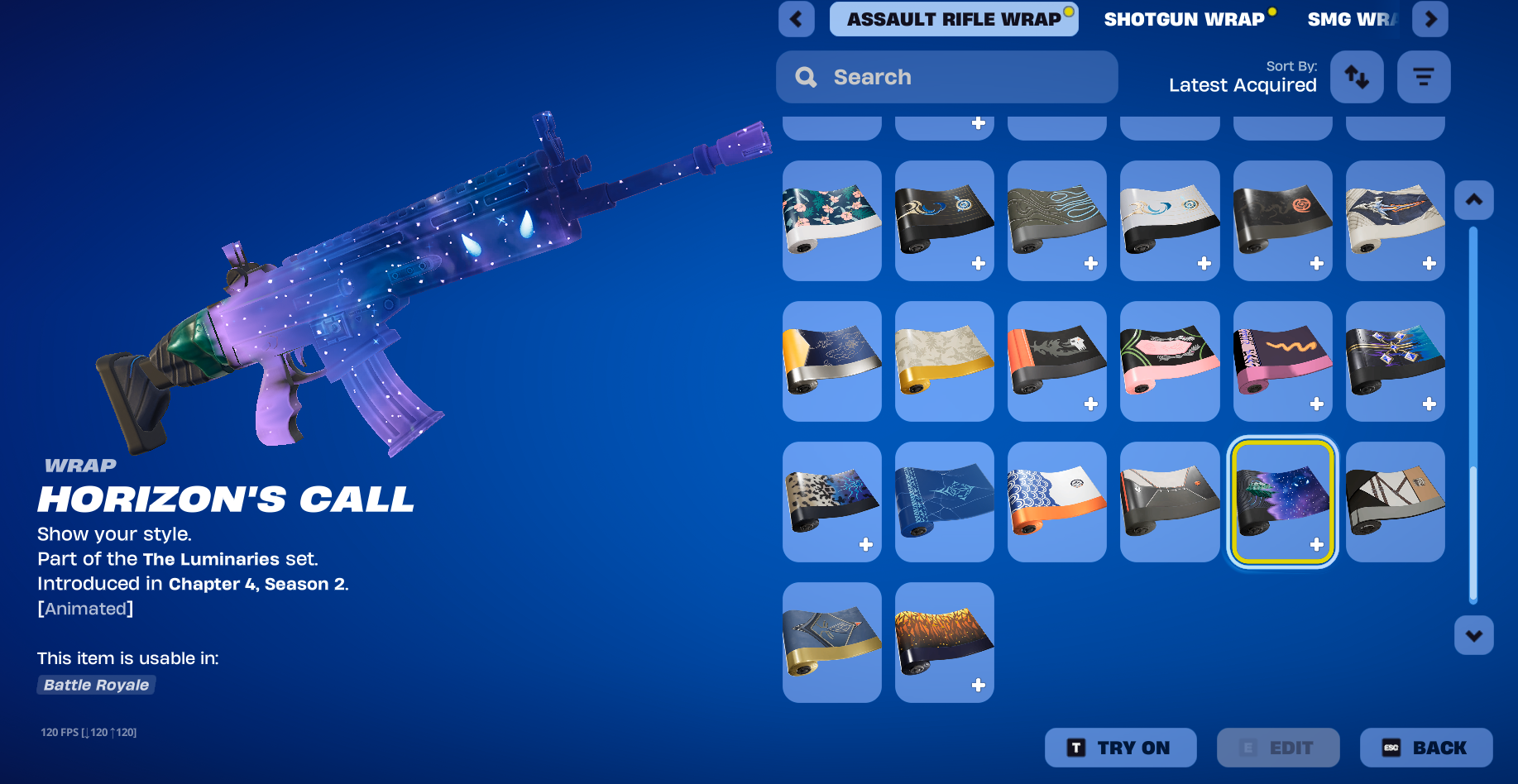Choose the black, white and tan geometric wrap

click(x=1395, y=501)
